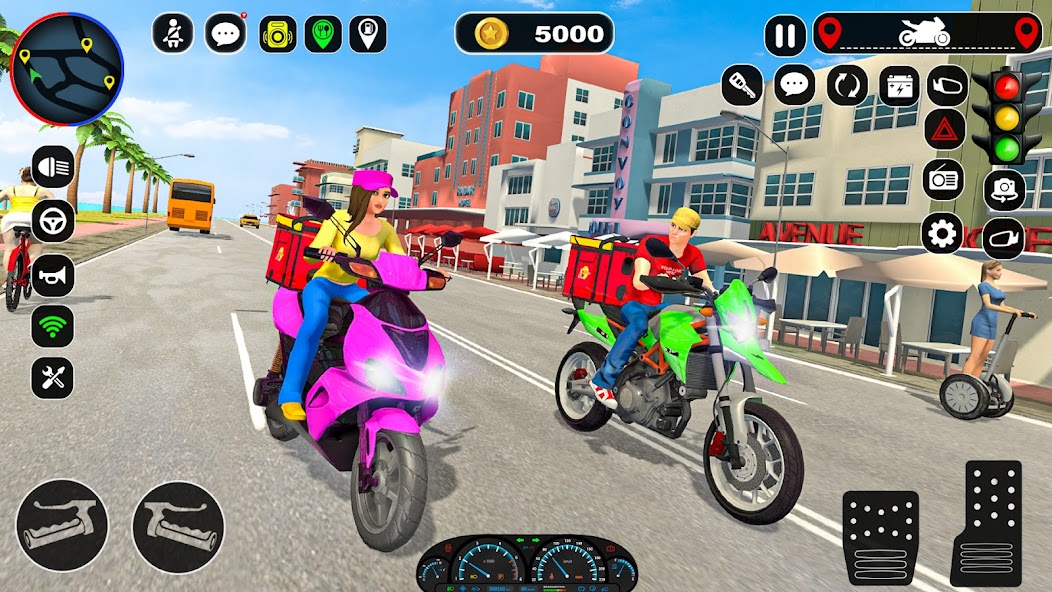Turn on the radio
The width and height of the screenshot is (1052, 592).
(943, 180)
